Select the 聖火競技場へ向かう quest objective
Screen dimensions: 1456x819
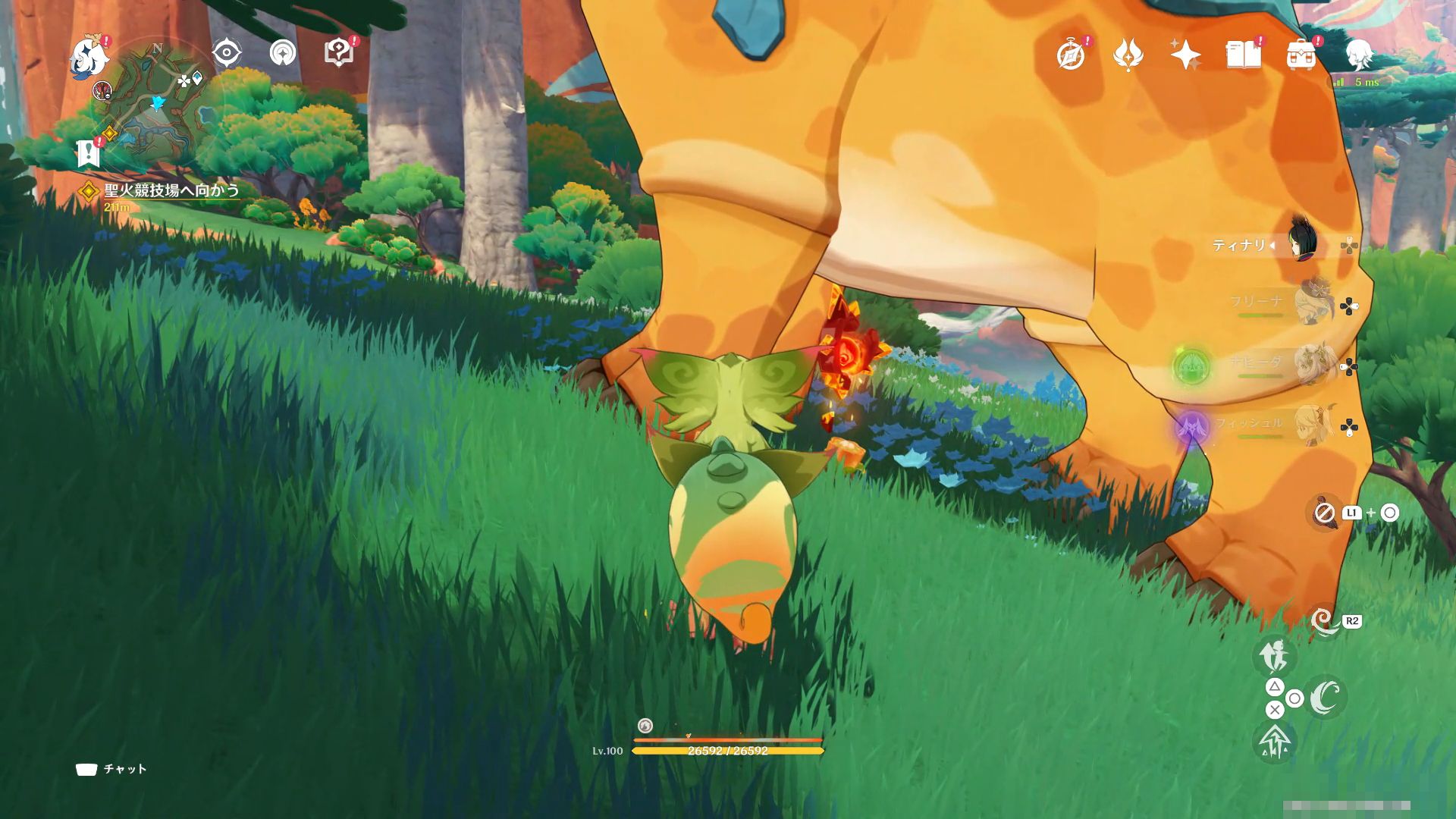pyautogui.click(x=171, y=190)
